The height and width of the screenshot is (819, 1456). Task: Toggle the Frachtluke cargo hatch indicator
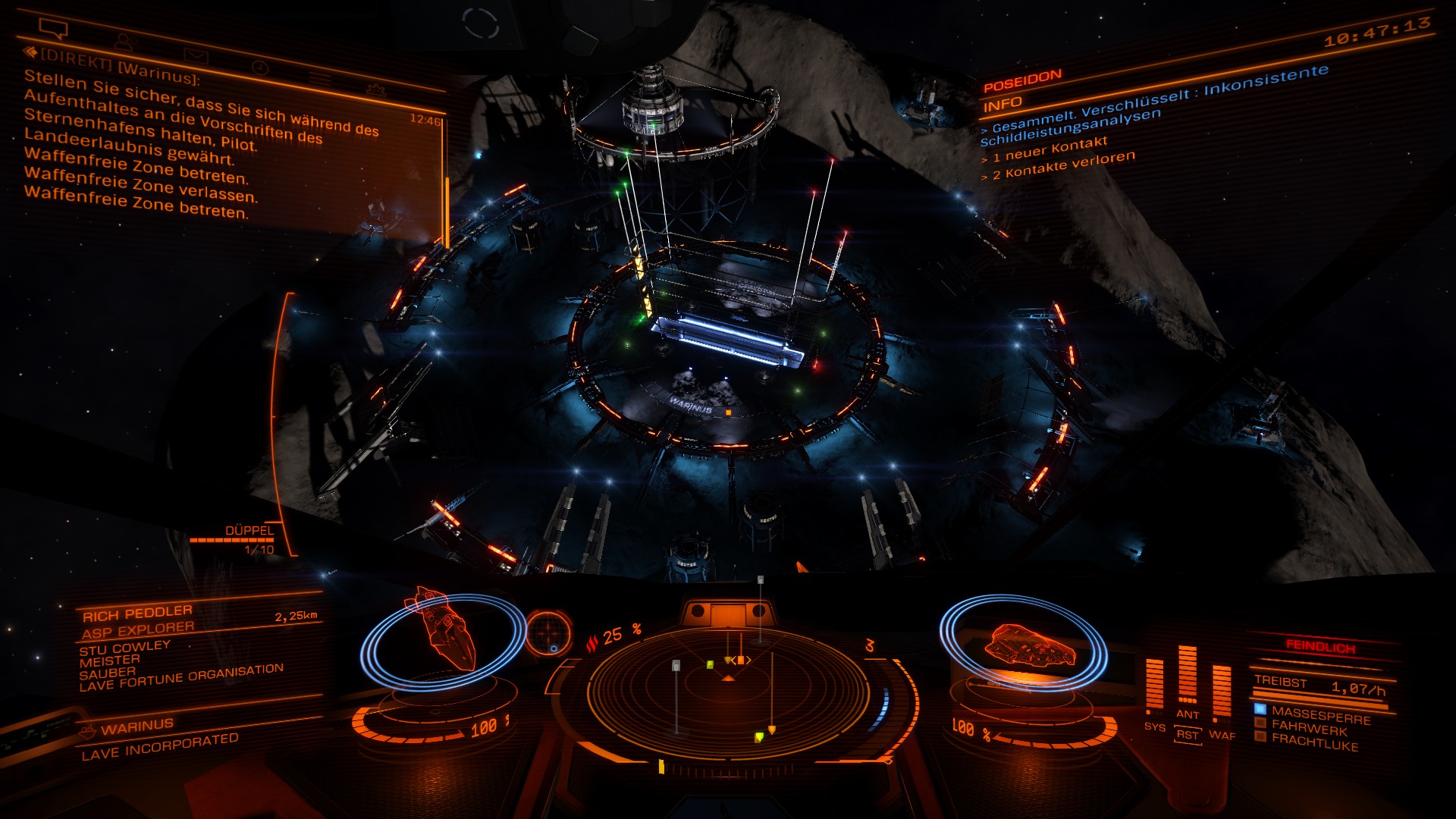[x=1313, y=742]
